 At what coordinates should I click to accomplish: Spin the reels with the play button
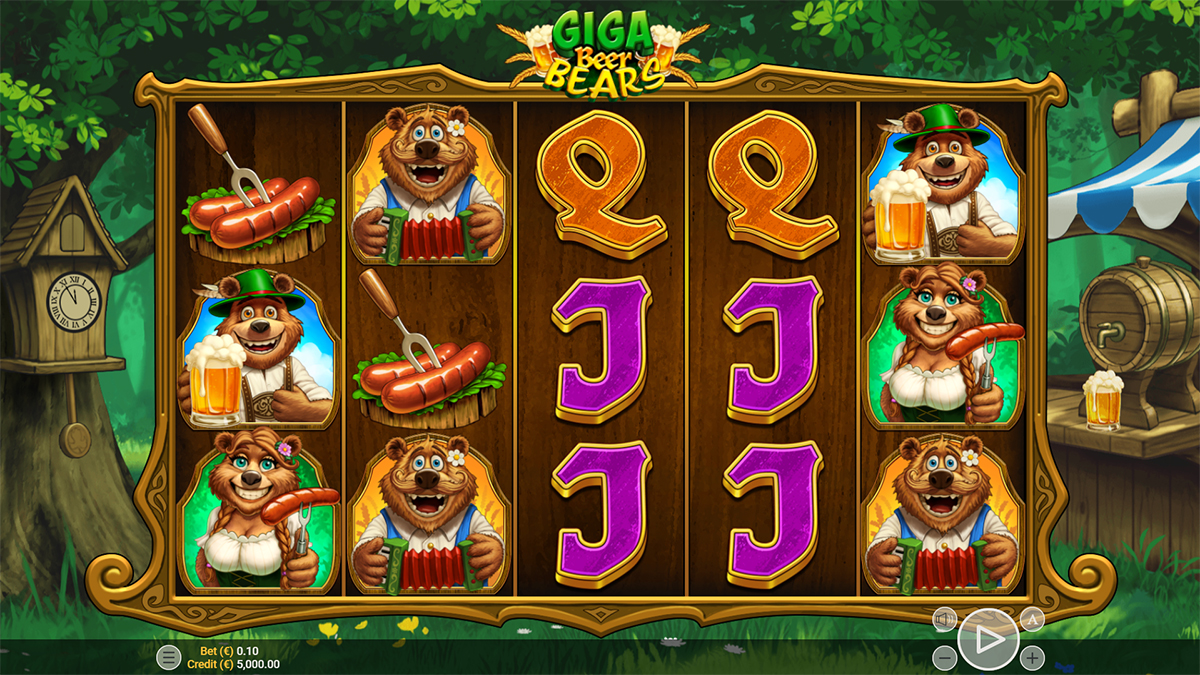[x=988, y=638]
